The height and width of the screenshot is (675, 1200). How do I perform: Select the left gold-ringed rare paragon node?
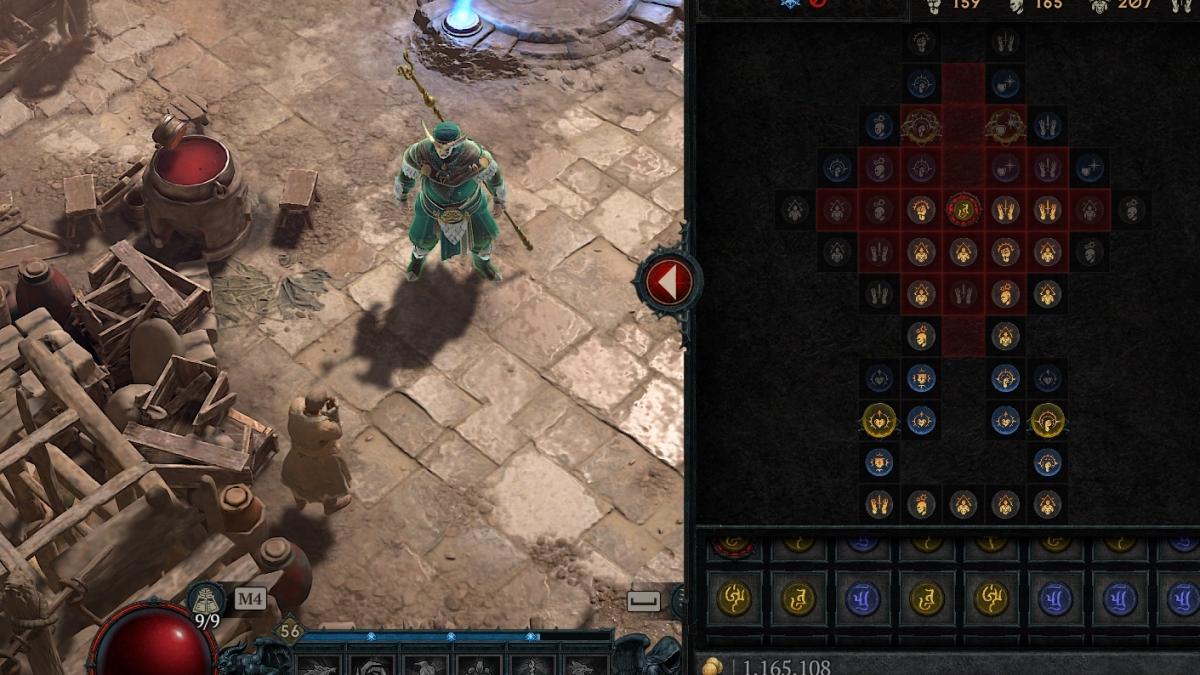pos(879,420)
